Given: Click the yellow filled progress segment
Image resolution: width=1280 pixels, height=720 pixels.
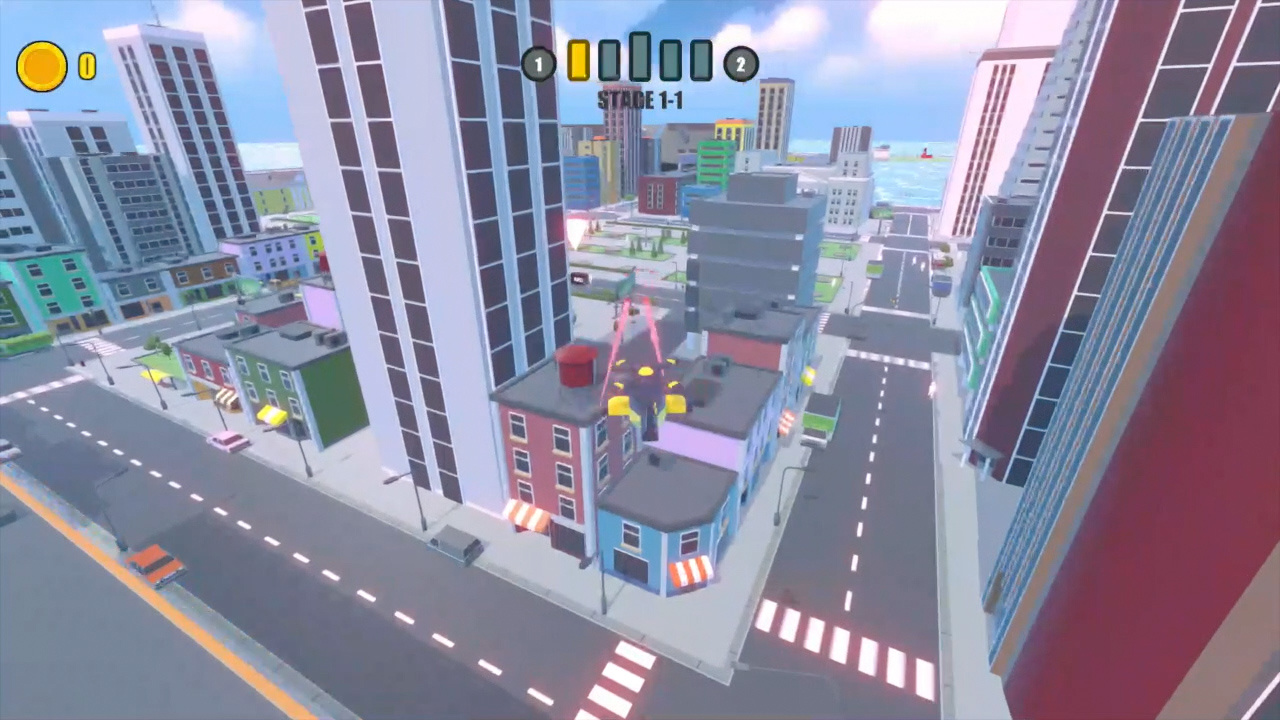Looking at the screenshot, I should pyautogui.click(x=579, y=62).
